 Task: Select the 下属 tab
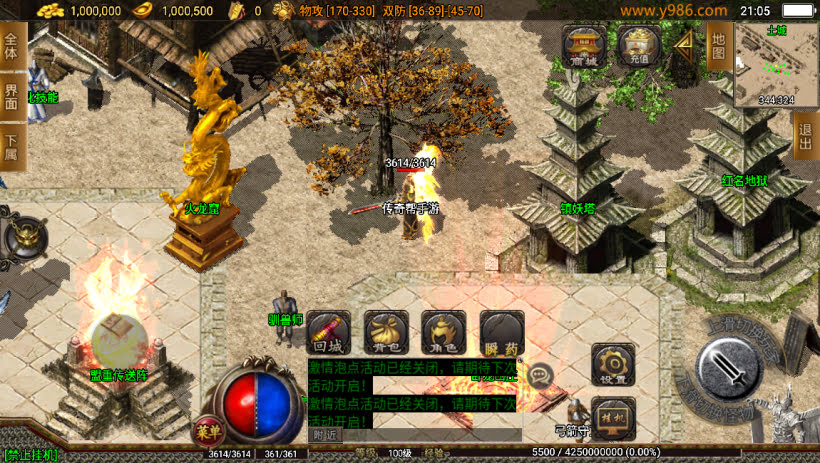point(12,147)
